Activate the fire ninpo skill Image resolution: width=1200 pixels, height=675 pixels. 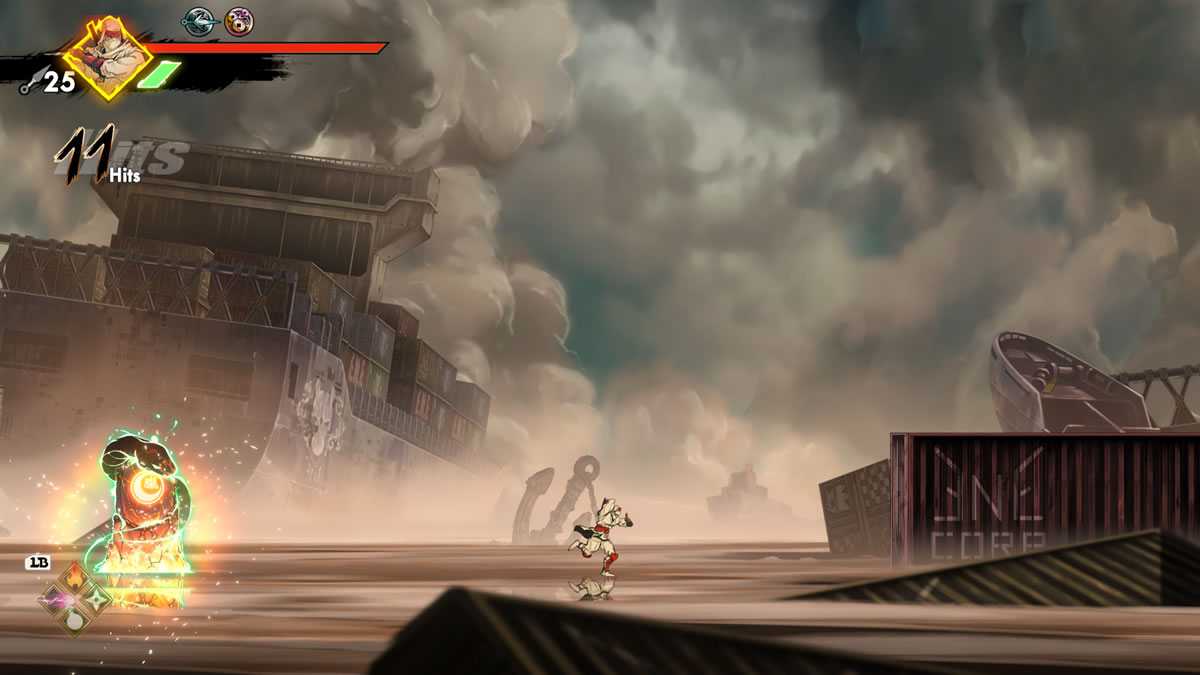tap(75, 579)
